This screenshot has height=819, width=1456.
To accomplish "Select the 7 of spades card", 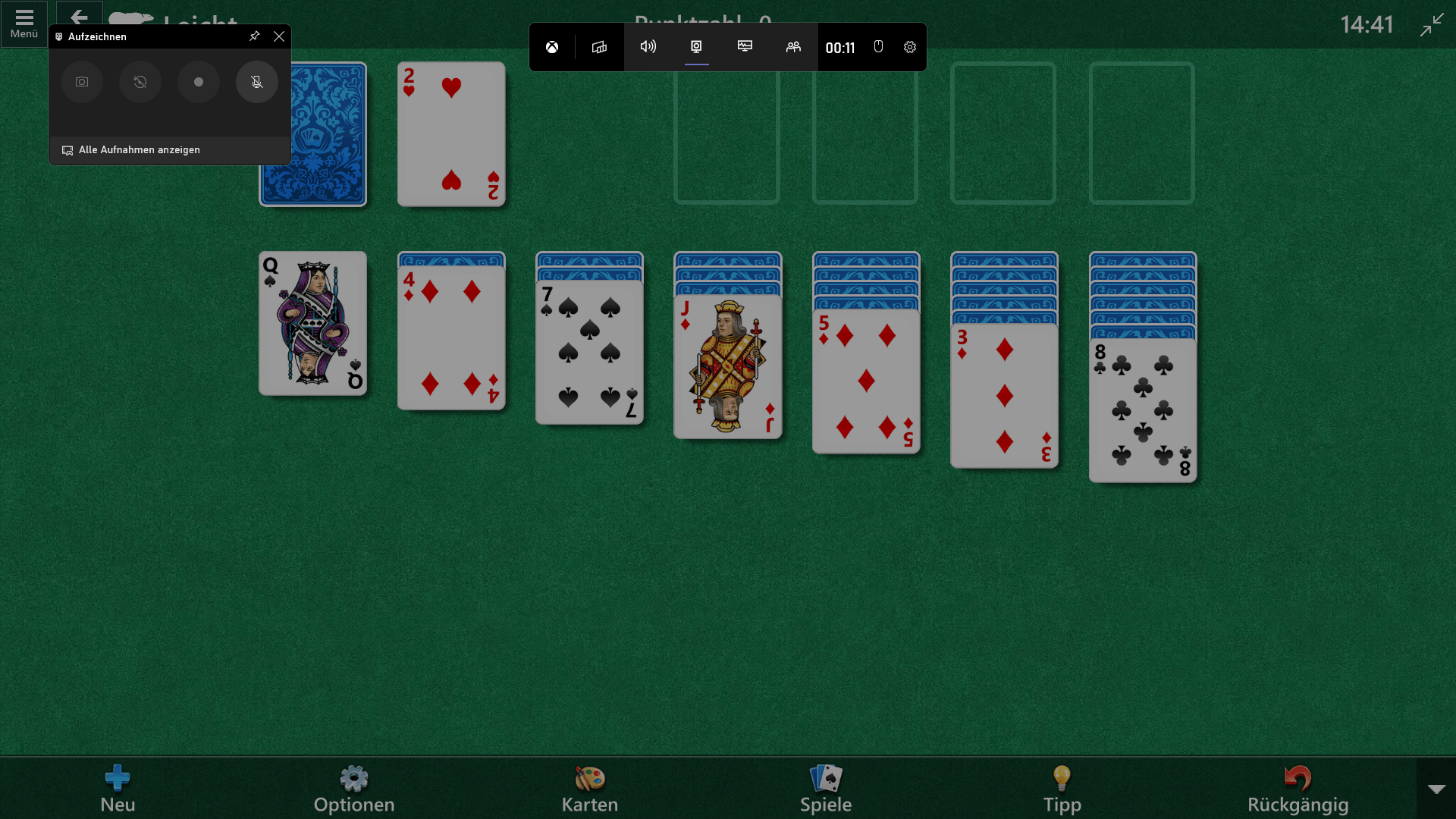I will (589, 353).
